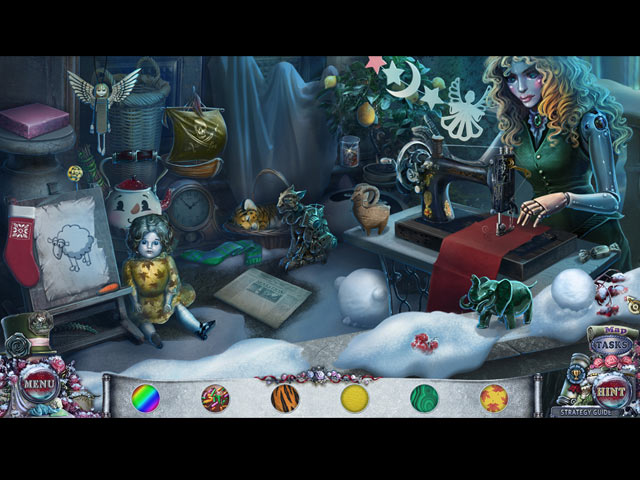Open the Strategy Guide
Image resolution: width=640 pixels, height=480 pixels.
pos(591,411)
